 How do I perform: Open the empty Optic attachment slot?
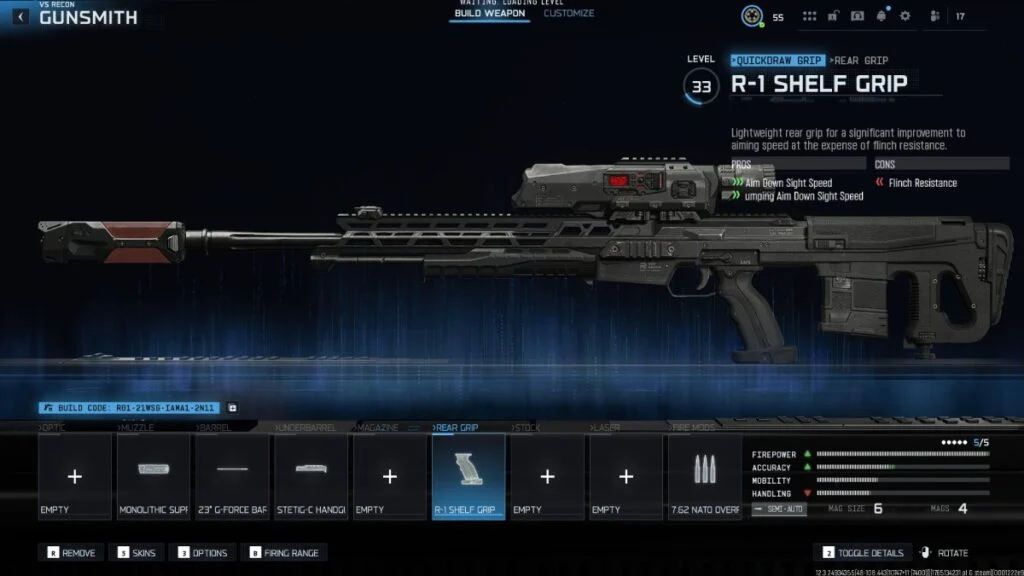point(74,477)
